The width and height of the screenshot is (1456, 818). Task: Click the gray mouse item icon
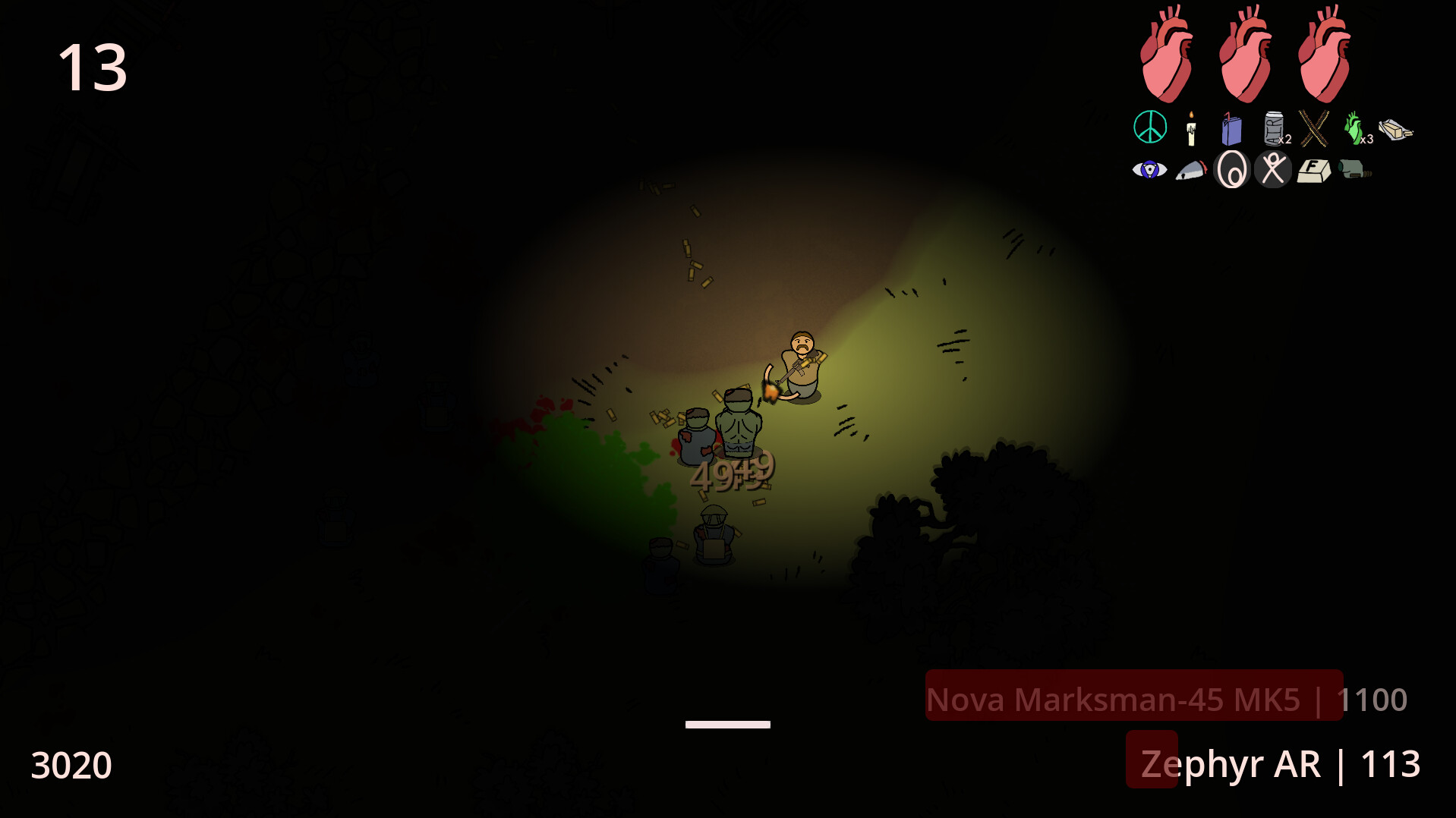pos(1192,171)
